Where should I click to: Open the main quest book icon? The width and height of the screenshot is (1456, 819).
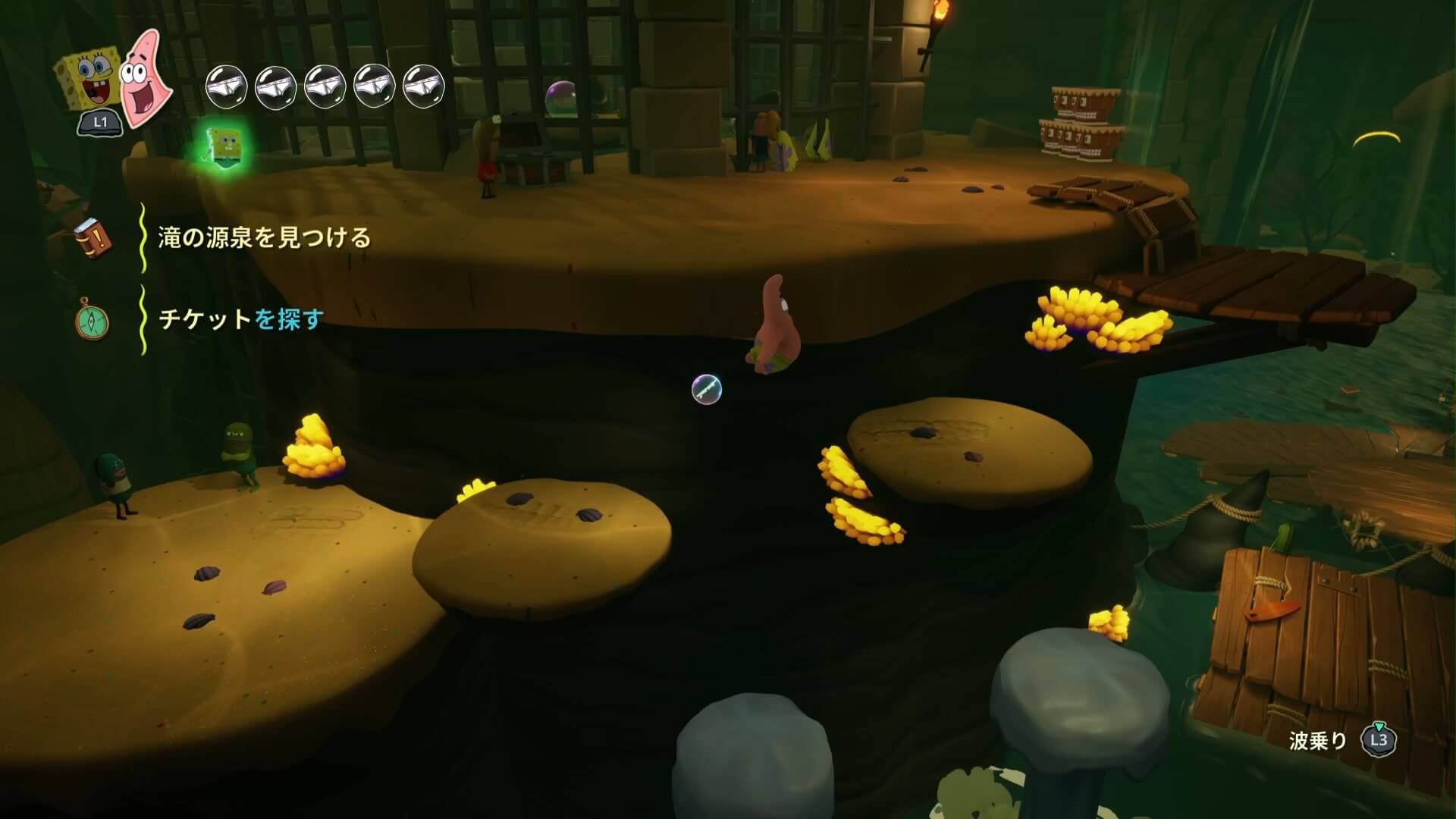(x=93, y=238)
